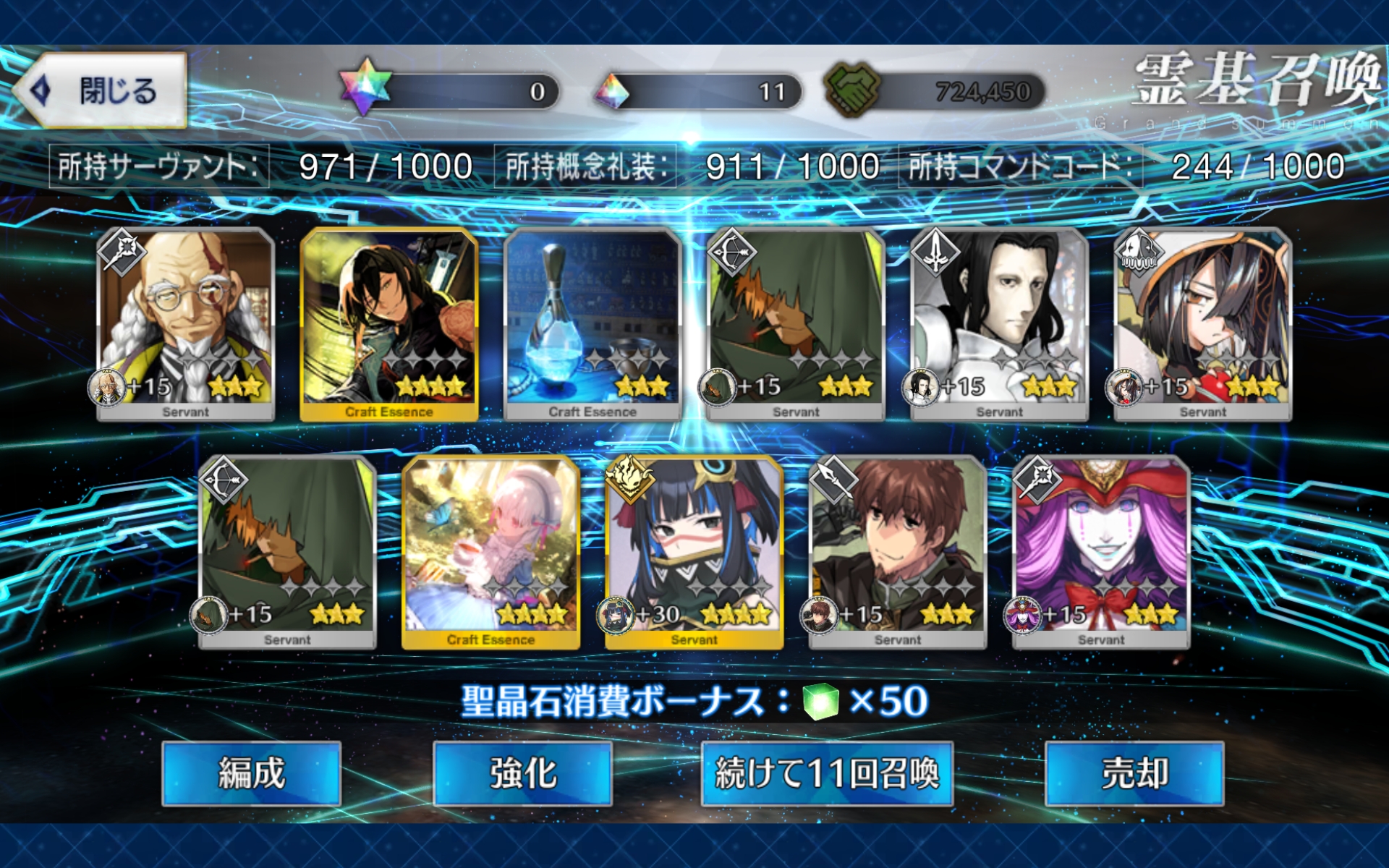View the brown-haired lancer Servant card

(897, 551)
